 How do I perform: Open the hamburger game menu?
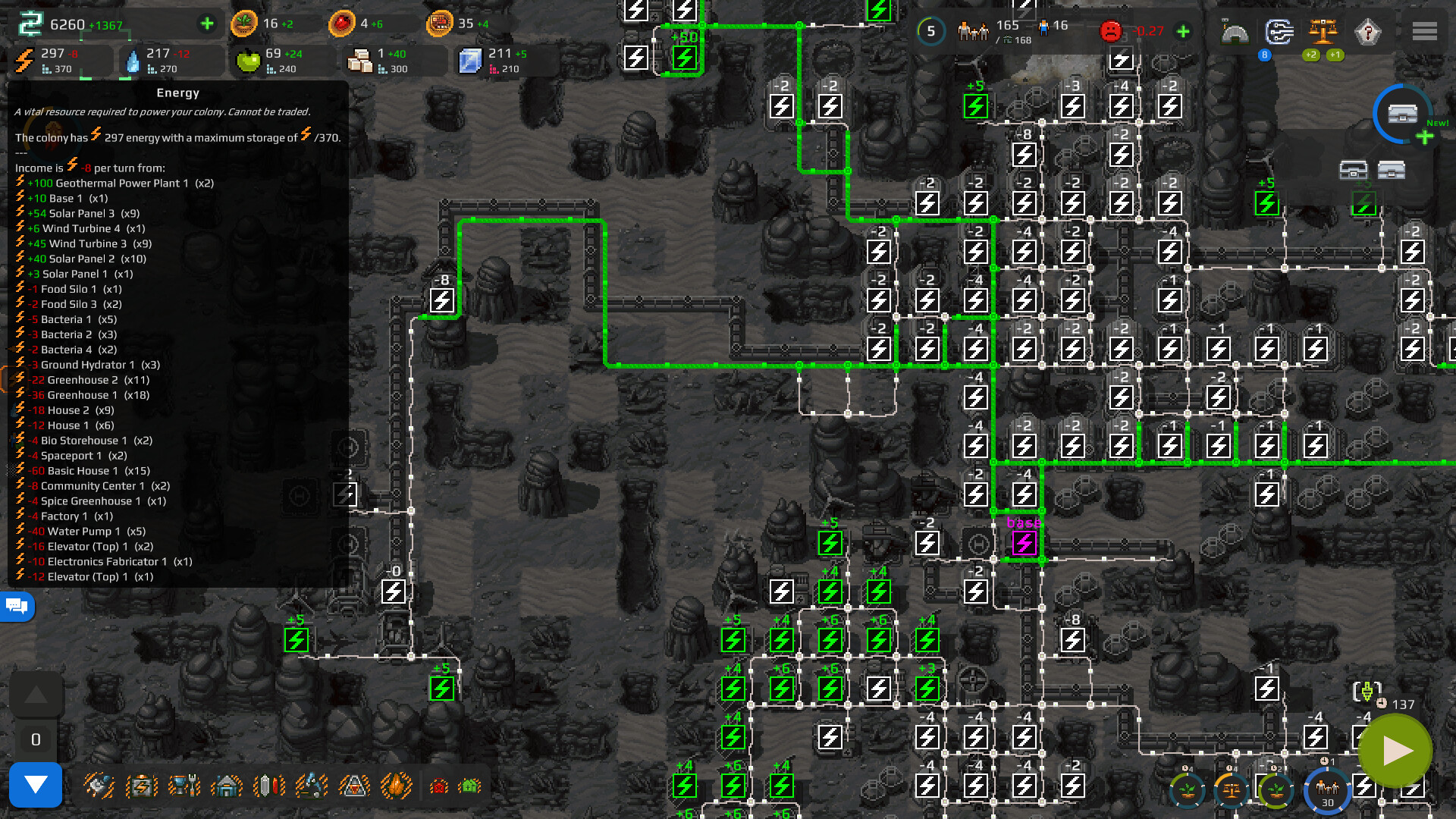(x=1425, y=31)
